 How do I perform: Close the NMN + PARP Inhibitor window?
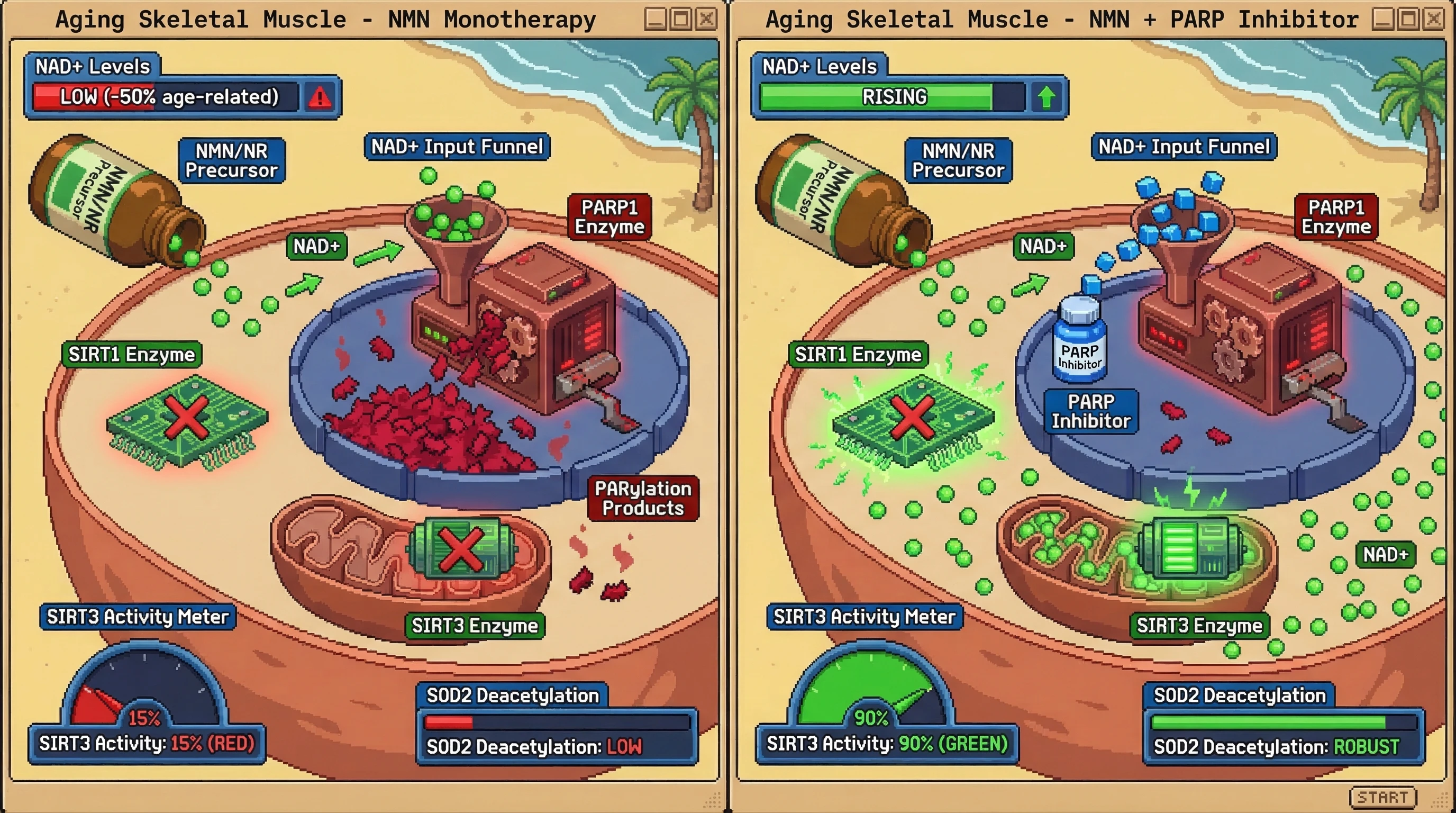click(1434, 20)
